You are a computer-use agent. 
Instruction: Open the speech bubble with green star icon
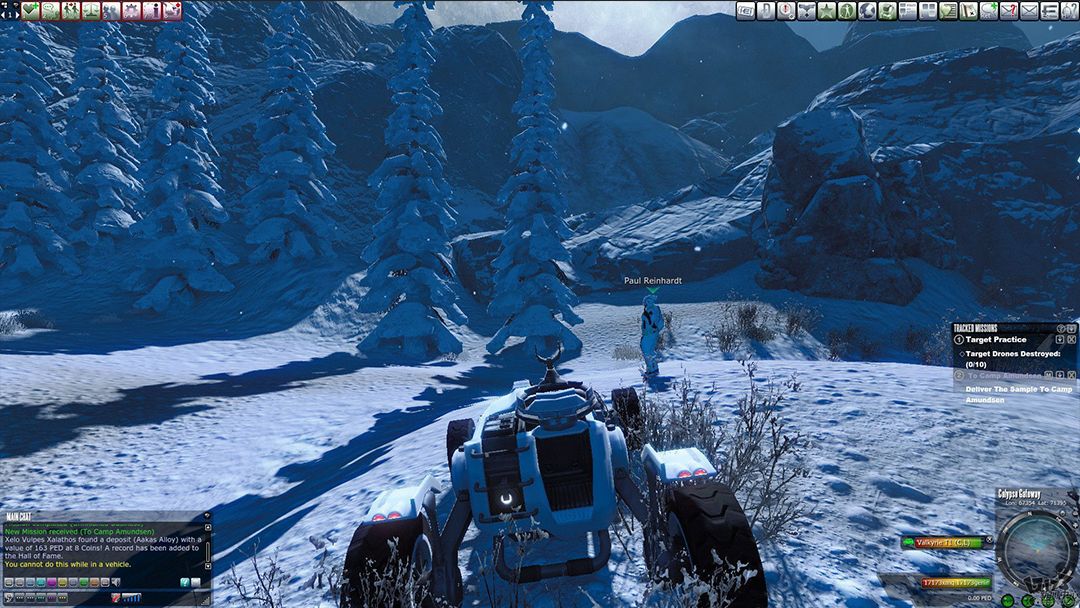988,11
